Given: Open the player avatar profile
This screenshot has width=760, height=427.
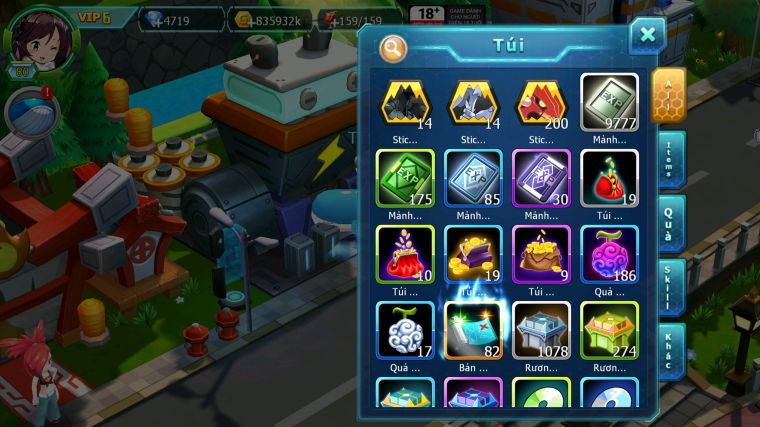Looking at the screenshot, I should click(40, 40).
